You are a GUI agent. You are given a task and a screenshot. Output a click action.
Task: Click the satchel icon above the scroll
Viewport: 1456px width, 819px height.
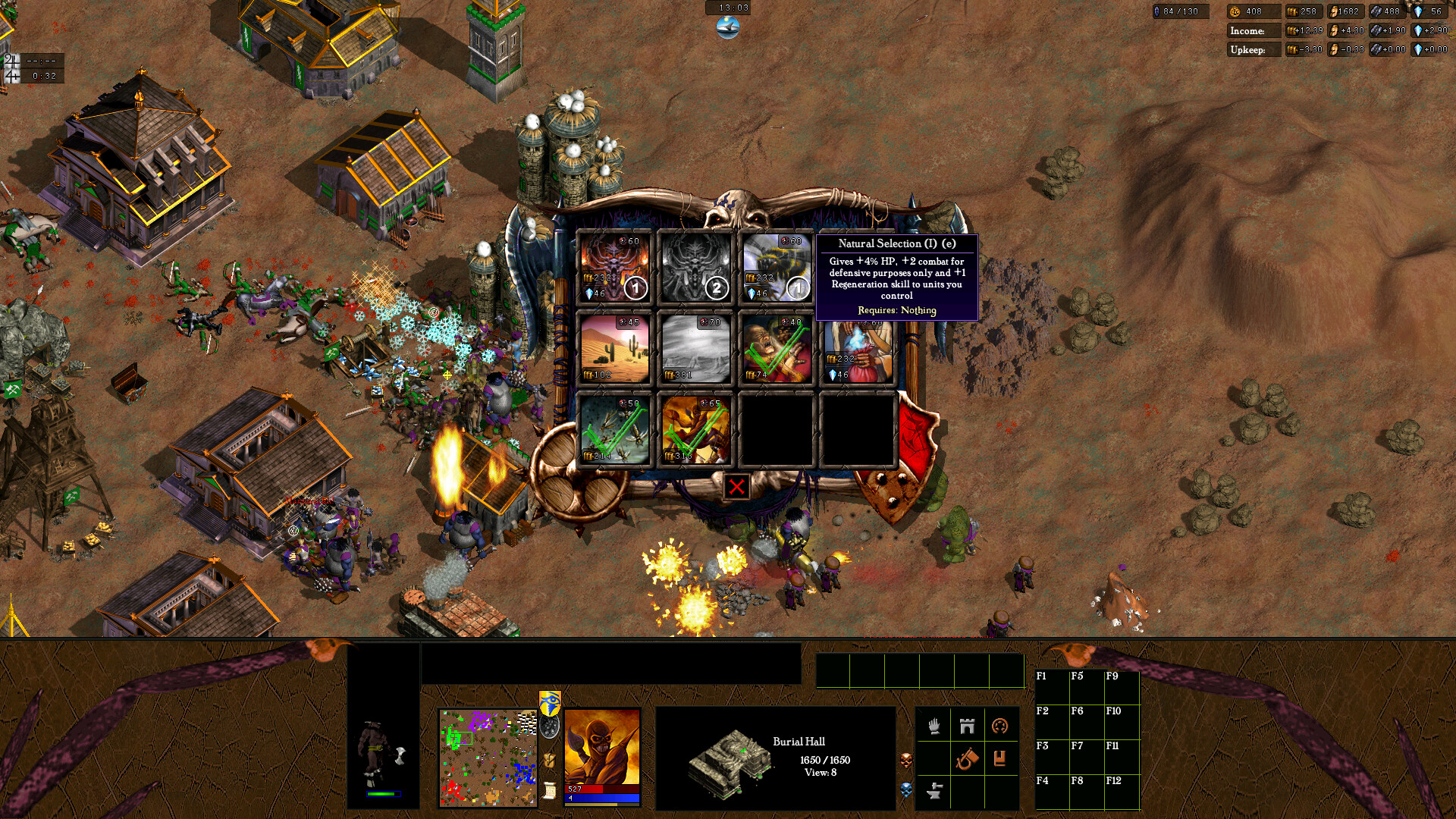coord(548,760)
